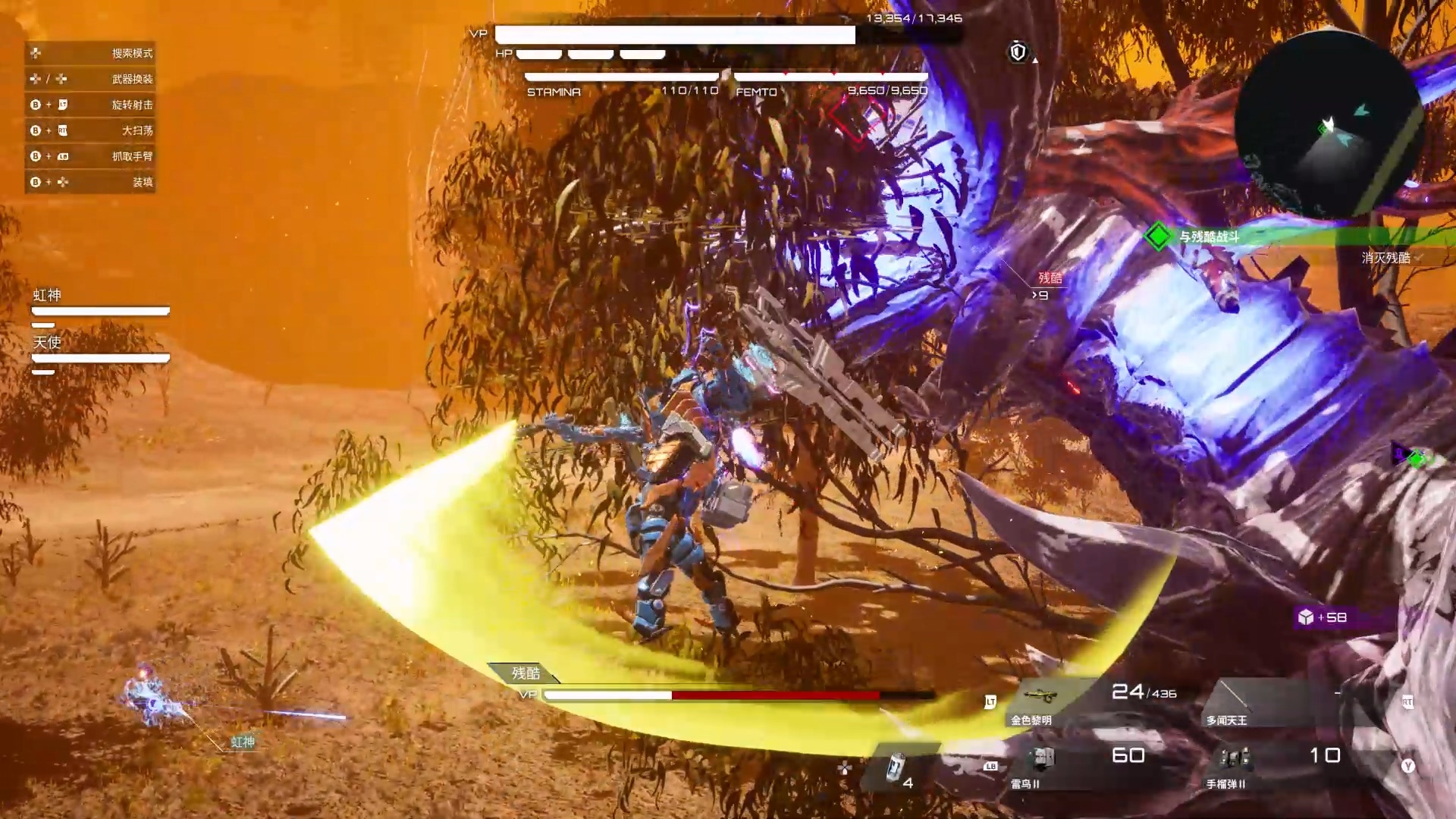Trigger the 抓取手臂 skill entry
The height and width of the screenshot is (819, 1456).
point(90,156)
